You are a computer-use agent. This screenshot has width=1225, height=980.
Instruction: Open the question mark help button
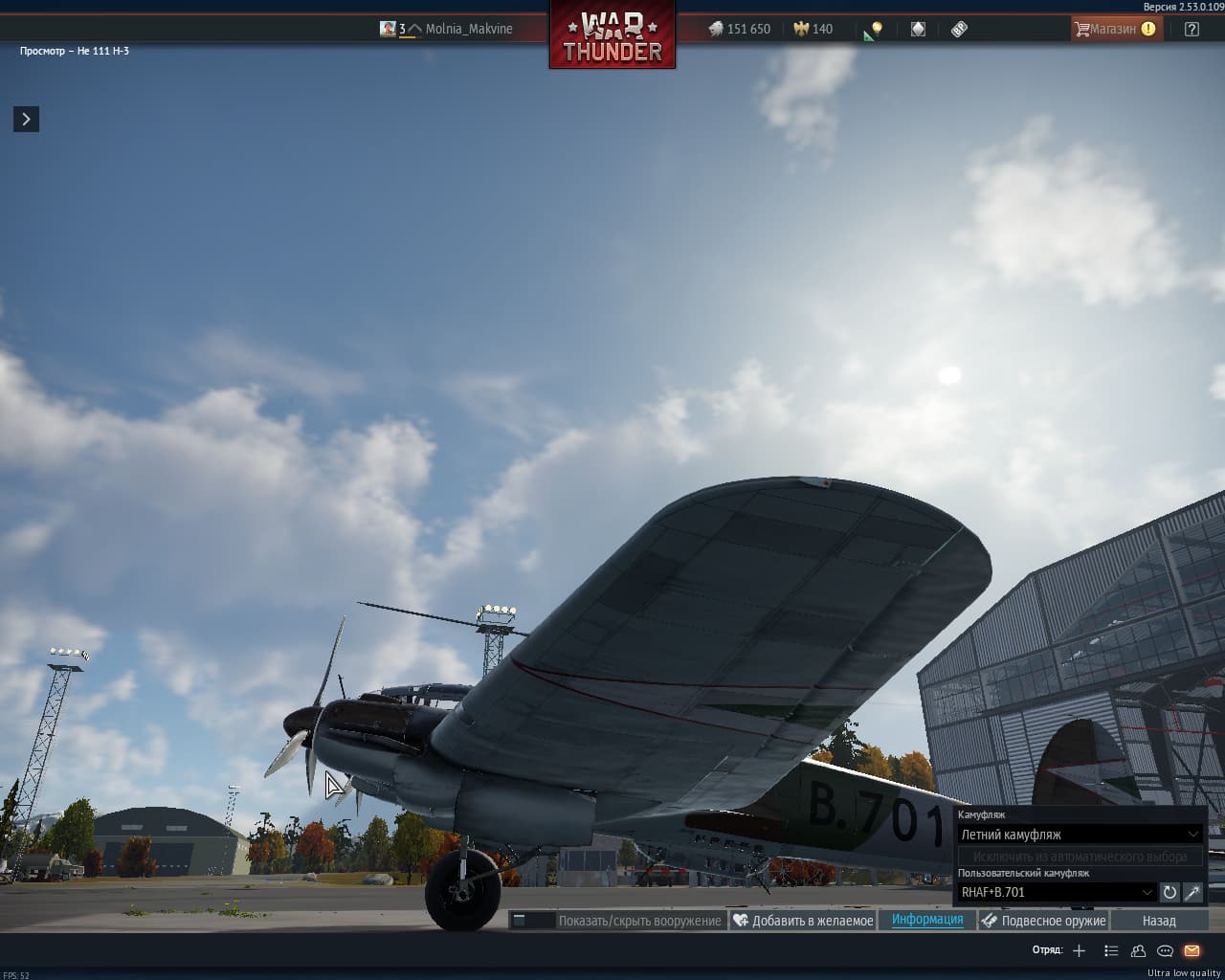coord(1192,29)
